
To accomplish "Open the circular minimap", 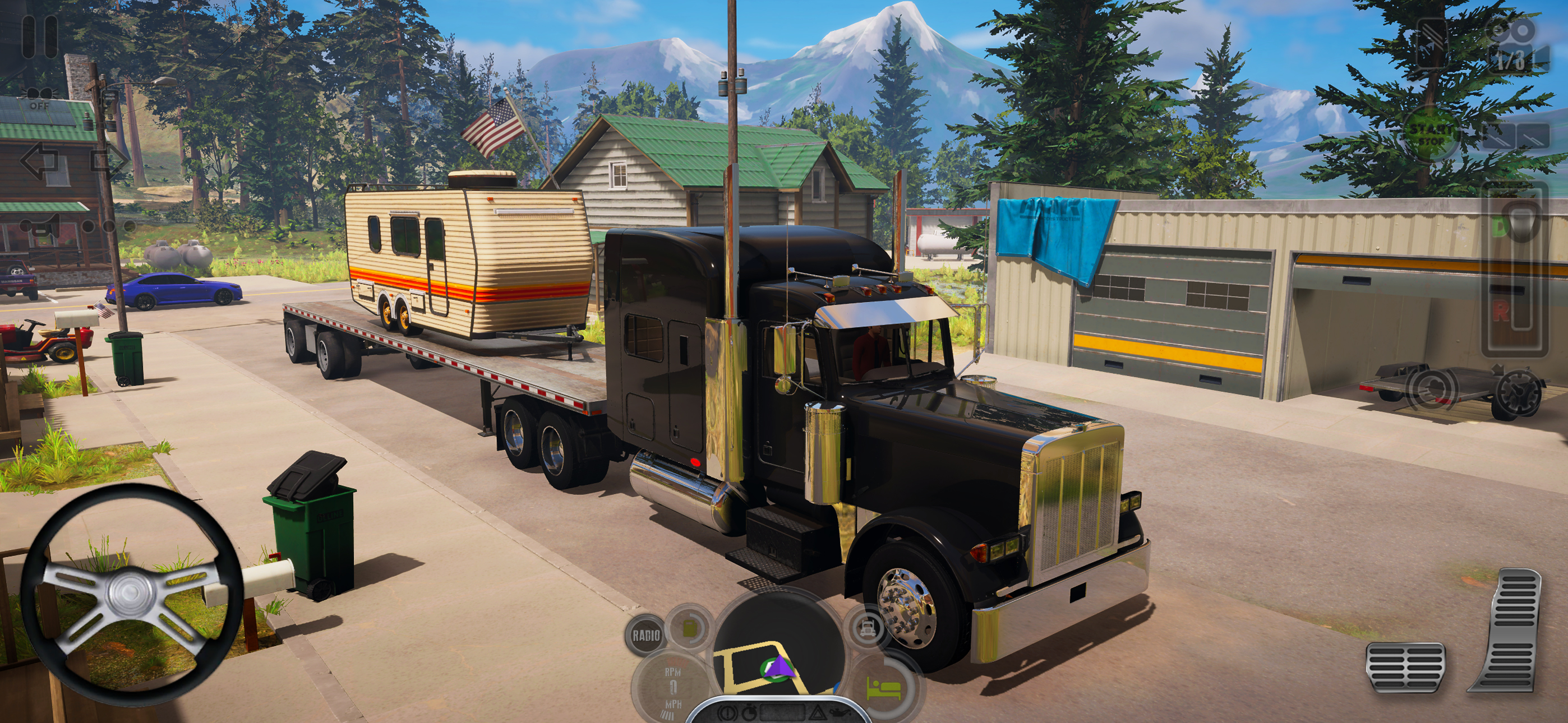I will tap(780, 652).
